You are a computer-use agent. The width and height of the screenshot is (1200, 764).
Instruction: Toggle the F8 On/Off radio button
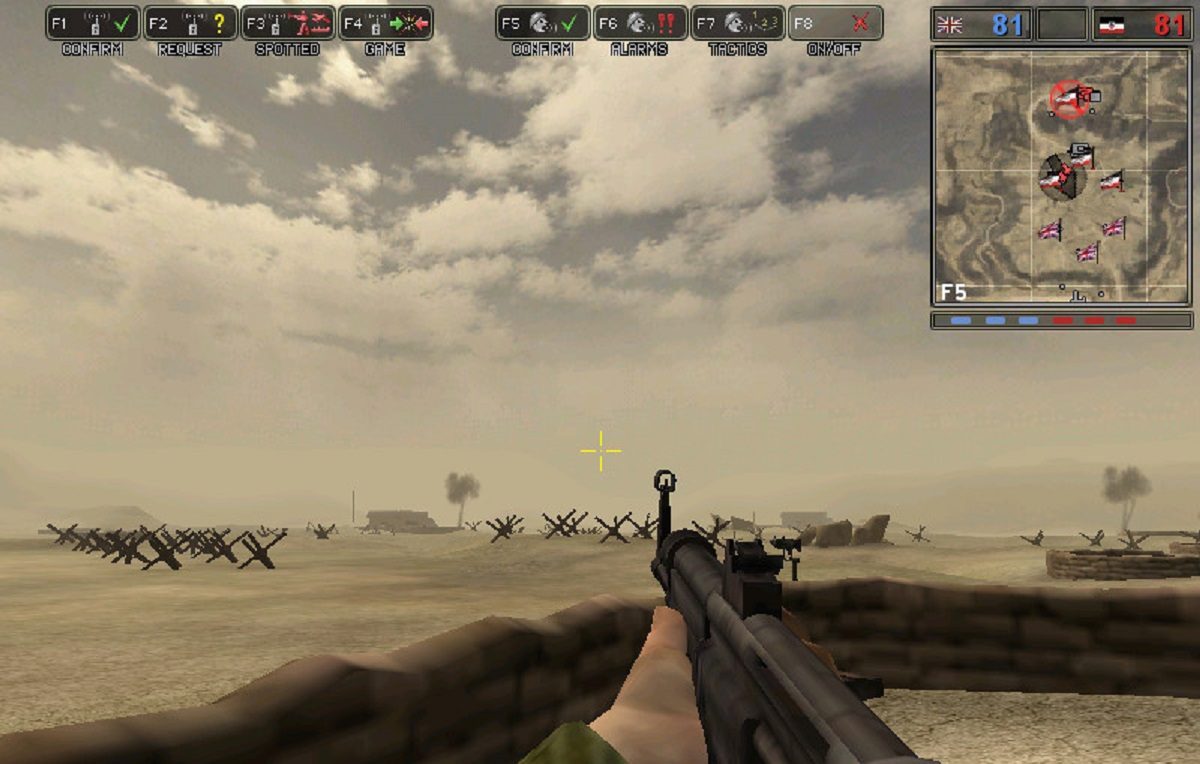pos(835,23)
